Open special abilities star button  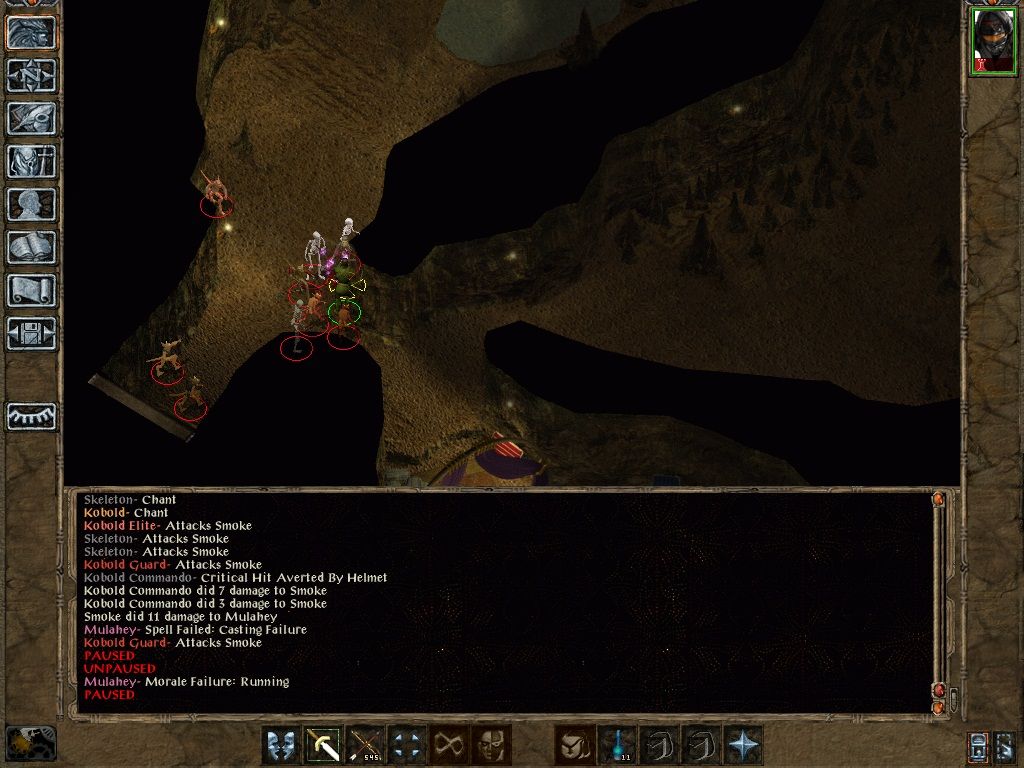[x=743, y=745]
